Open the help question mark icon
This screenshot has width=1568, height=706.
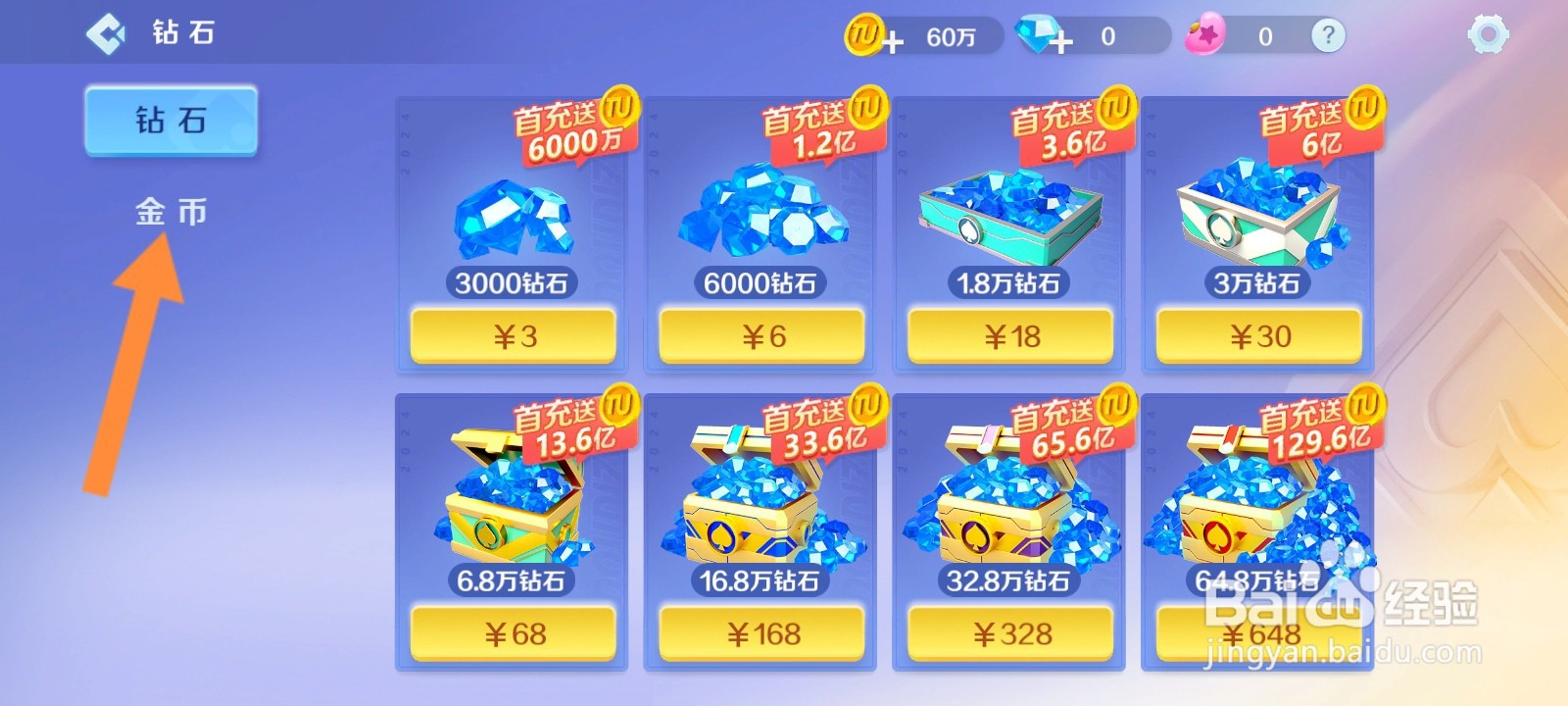(x=1328, y=35)
